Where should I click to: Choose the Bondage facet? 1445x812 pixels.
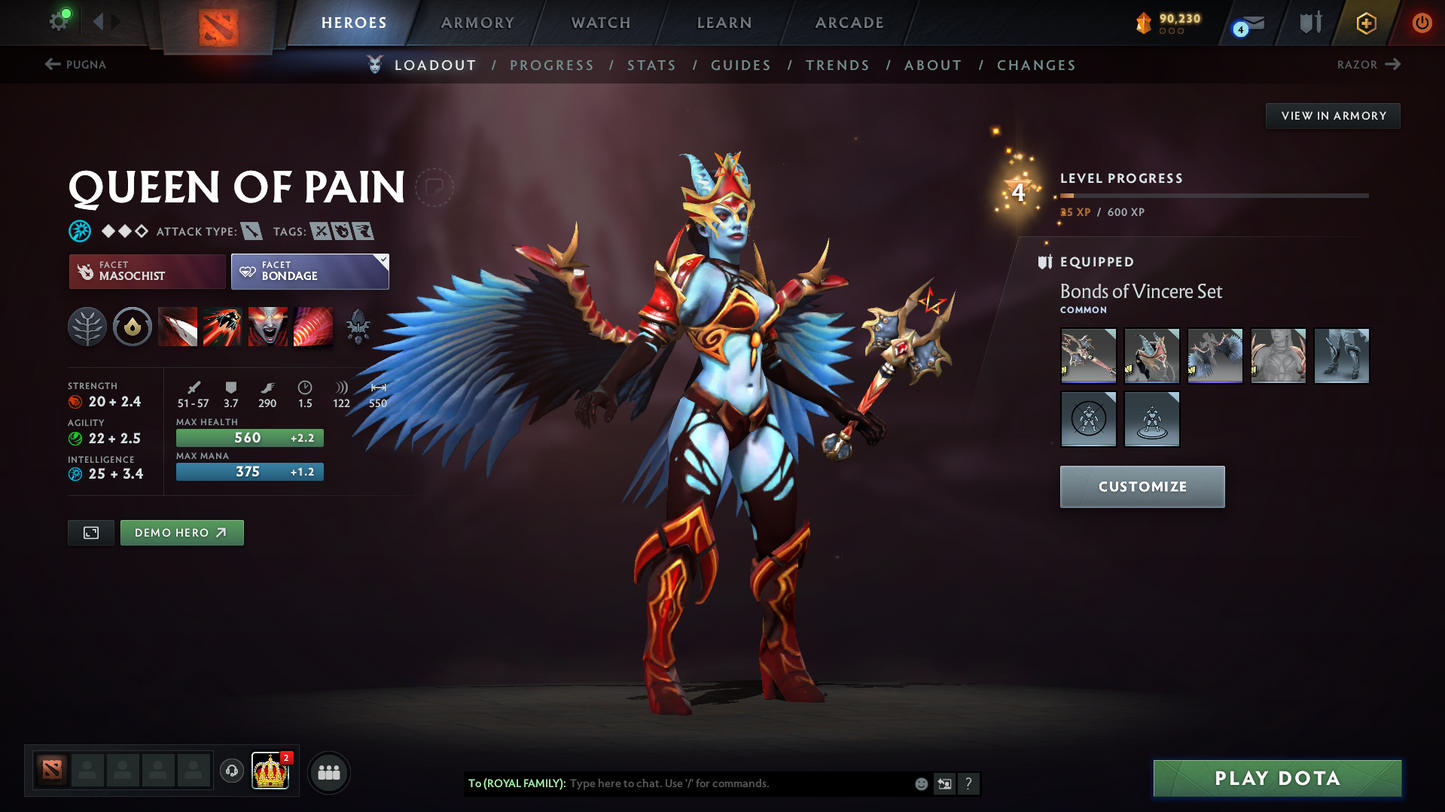309,271
